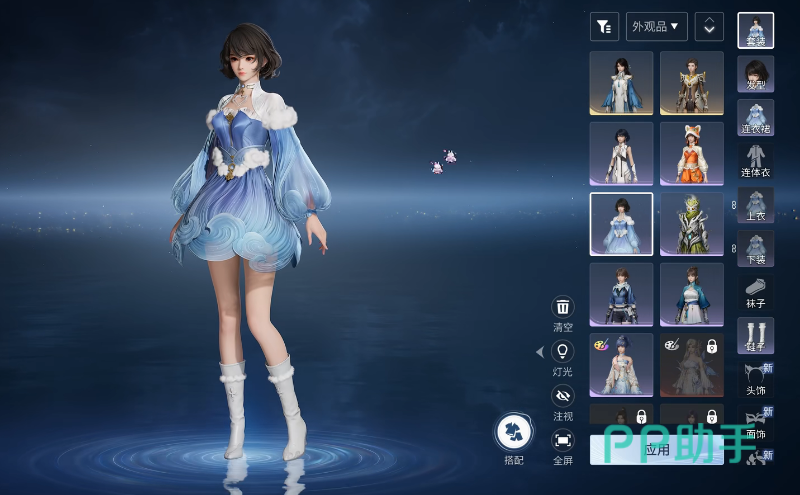Open the 上衣 top category
Screen dimensions: 800x495
click(755, 204)
